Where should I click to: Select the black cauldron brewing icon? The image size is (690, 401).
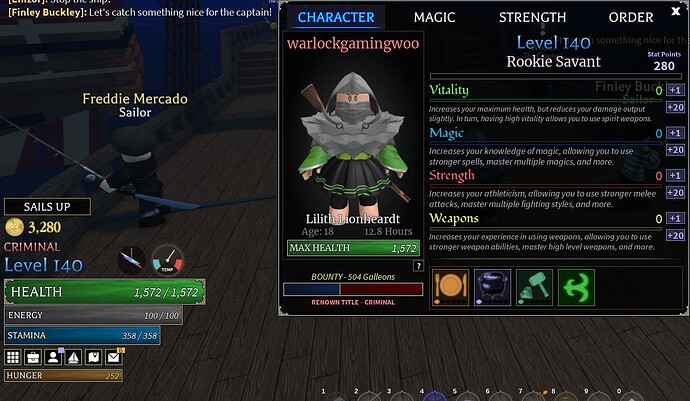coord(492,286)
